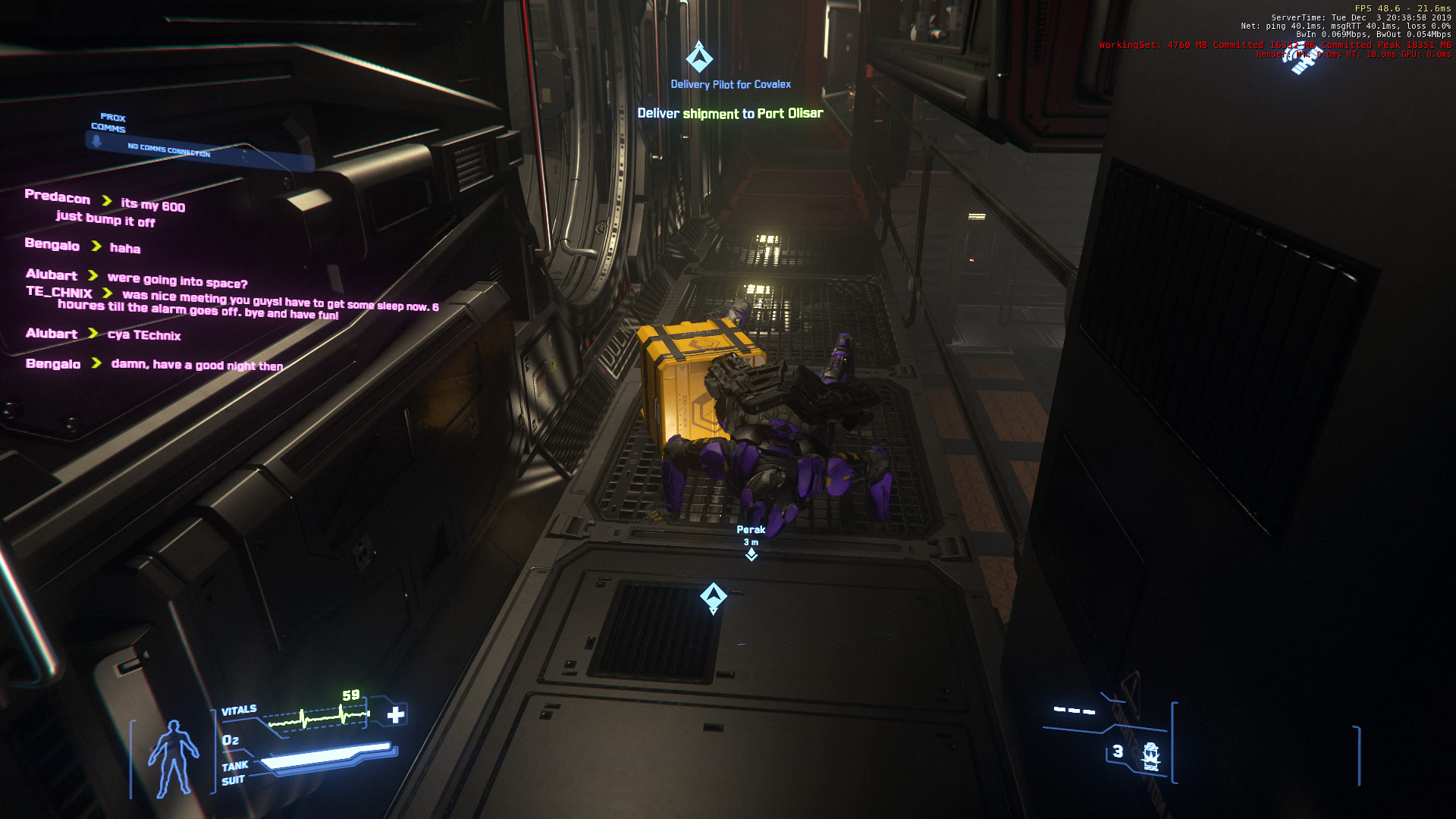Click Predacon's chat message about the 600
The image size is (1456, 819).
pyautogui.click(x=152, y=205)
